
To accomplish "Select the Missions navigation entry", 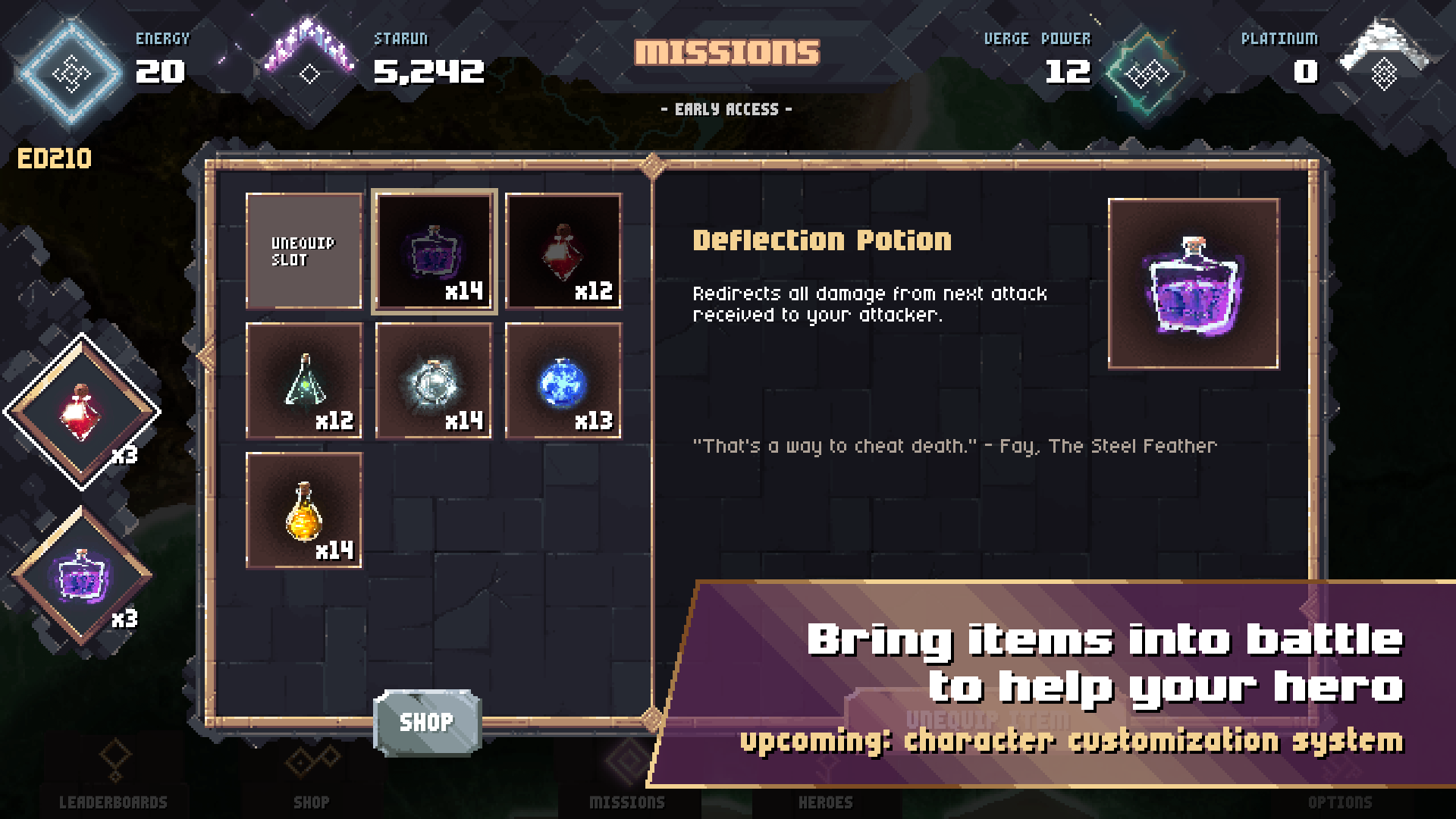I will 627,802.
